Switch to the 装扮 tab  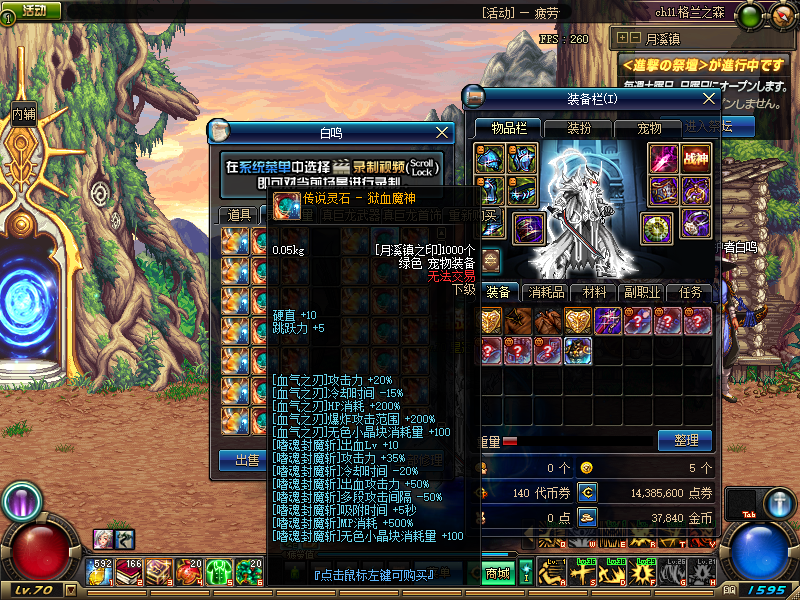[579, 128]
